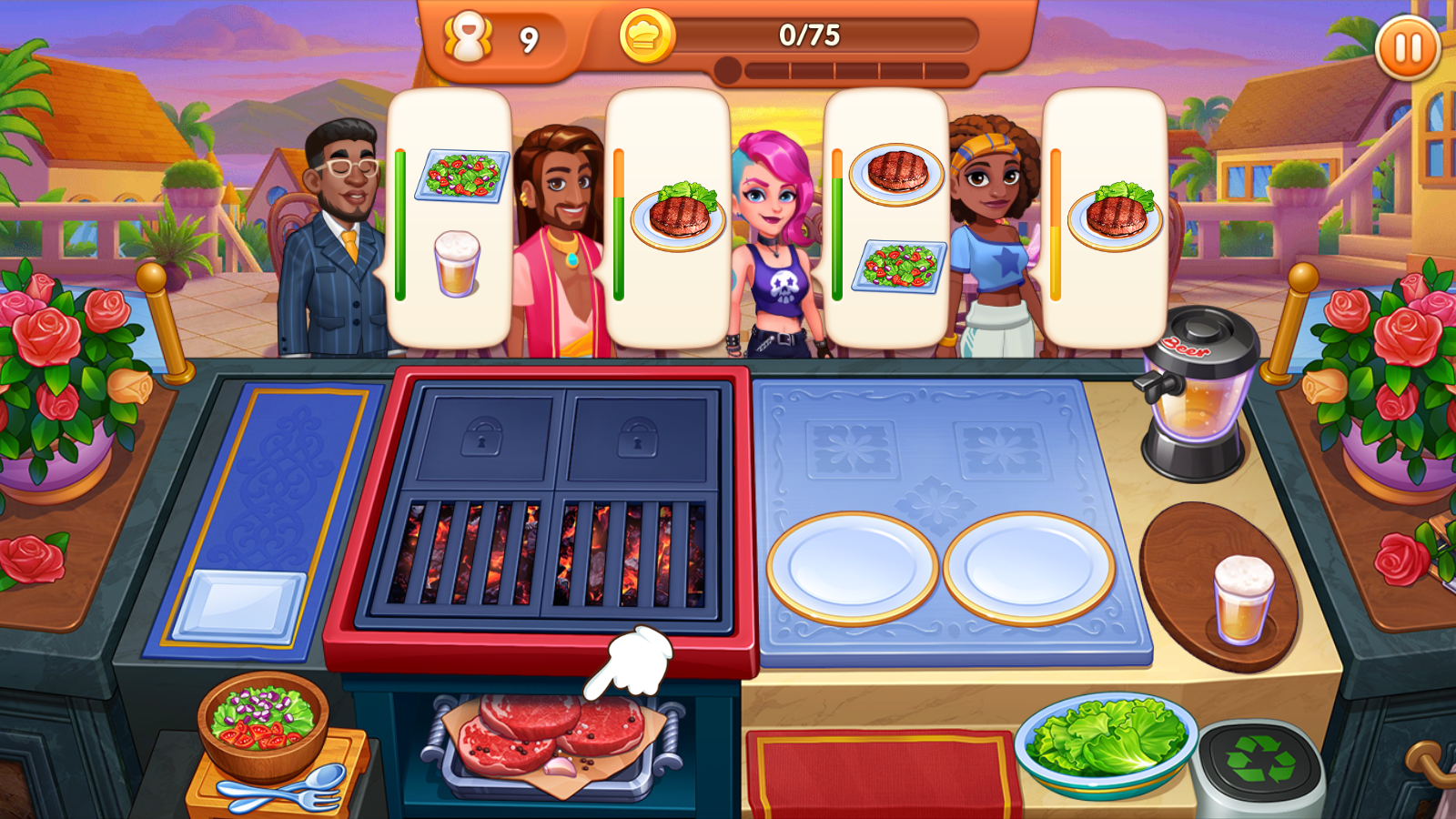Pause the game with the orange pause button
This screenshot has width=1456, height=819.
pos(1407,48)
